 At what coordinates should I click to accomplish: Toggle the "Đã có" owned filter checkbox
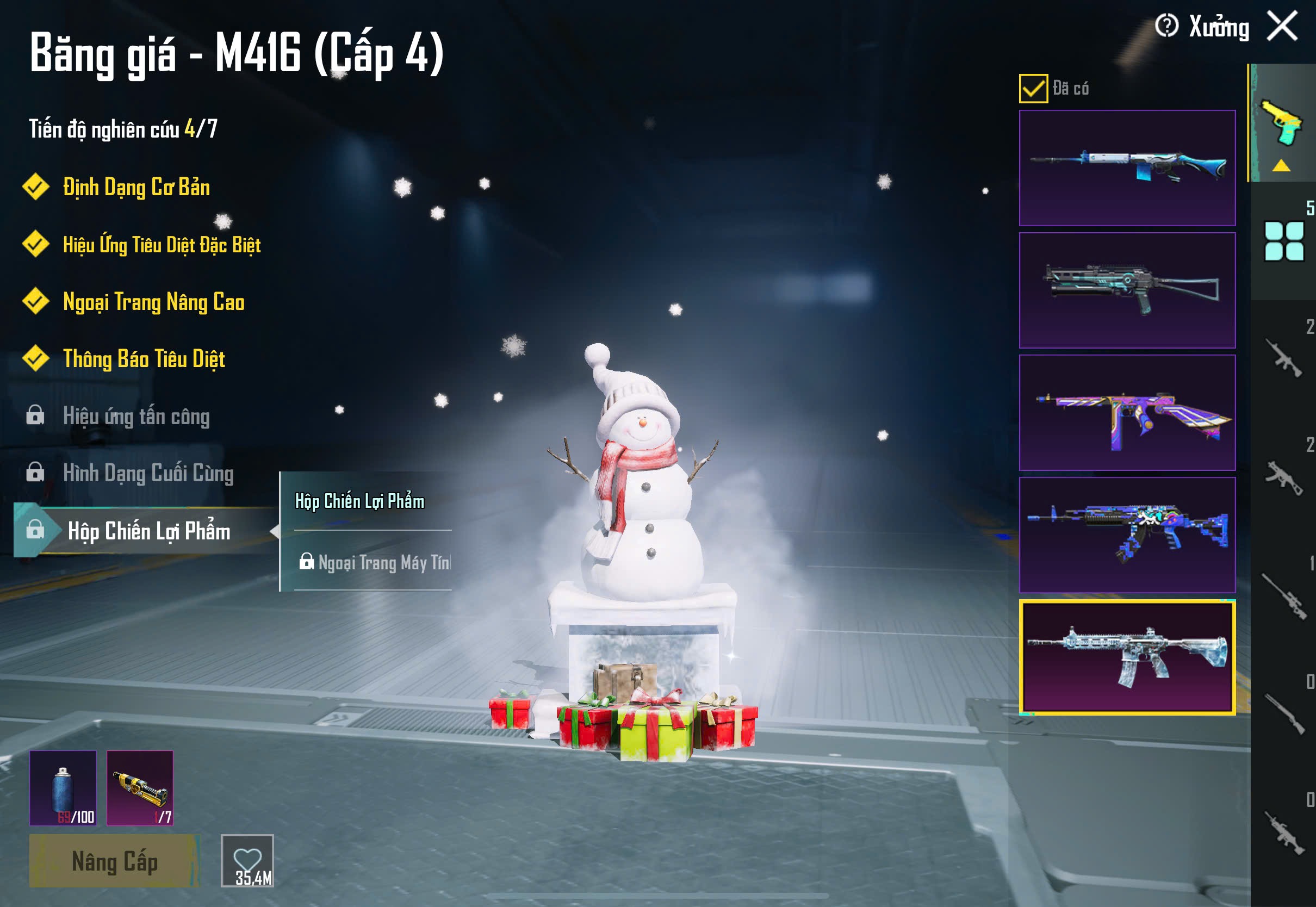coord(1033,89)
